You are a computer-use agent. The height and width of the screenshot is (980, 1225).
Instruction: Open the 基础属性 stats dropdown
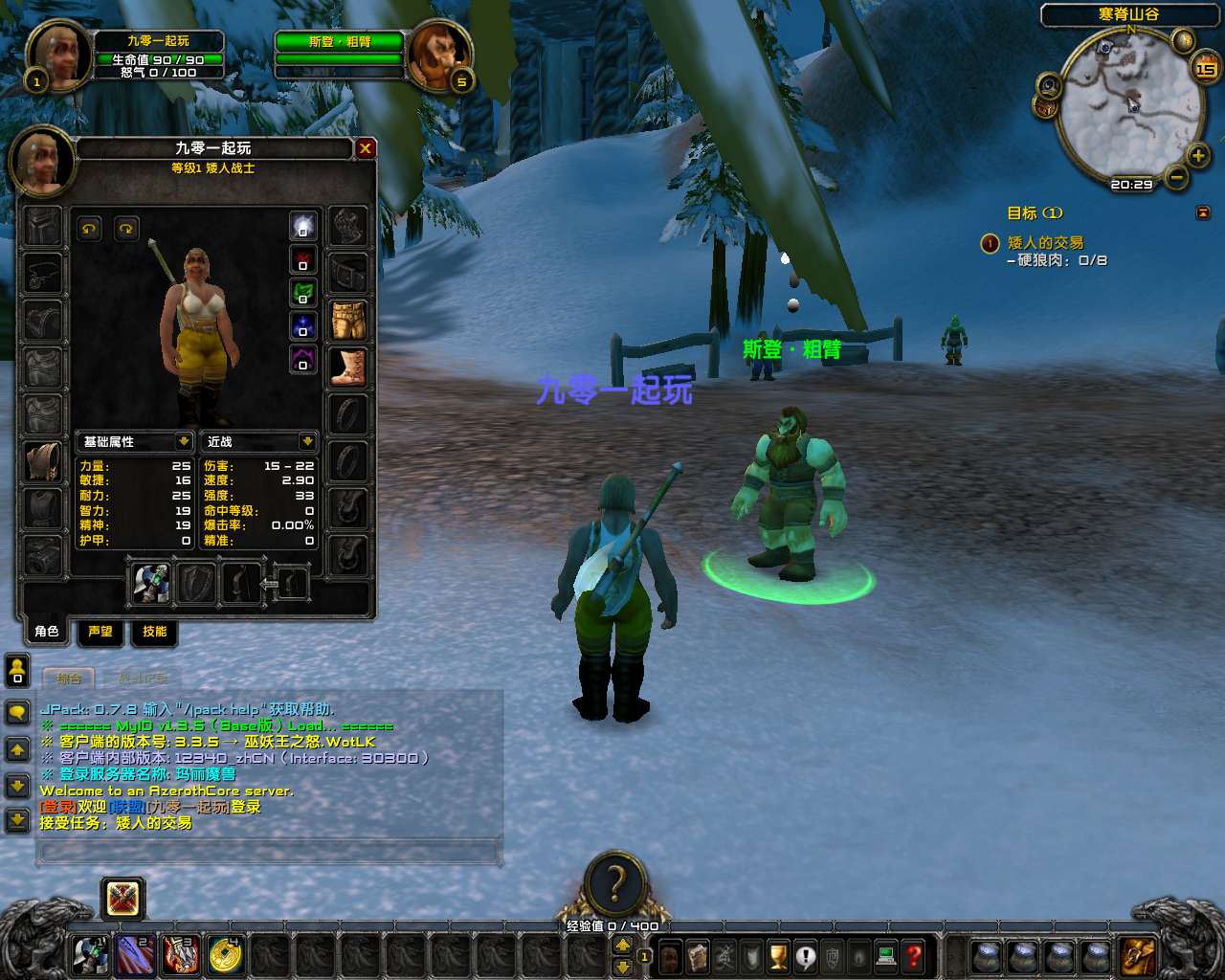(184, 441)
